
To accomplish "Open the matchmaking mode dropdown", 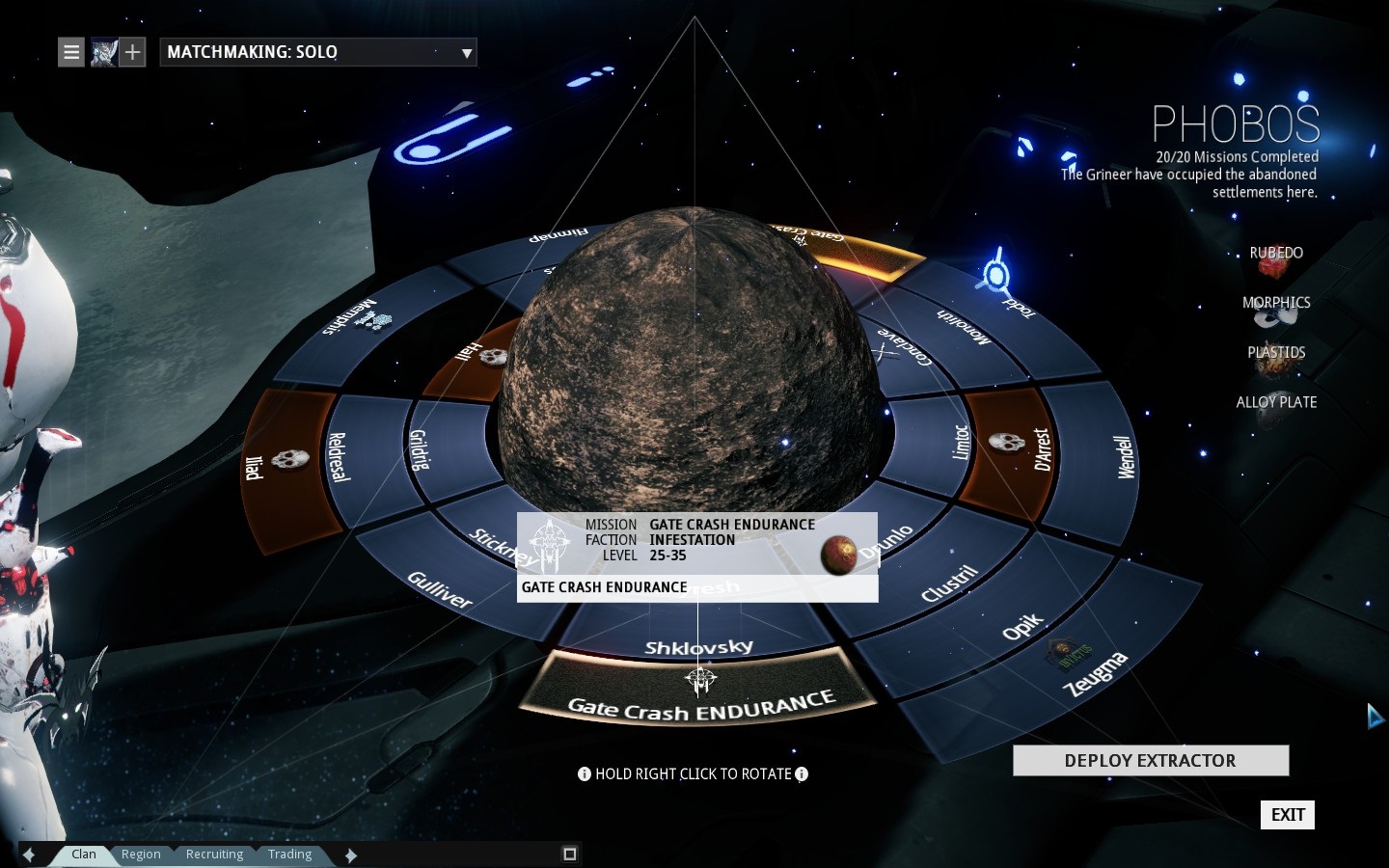I will pyautogui.click(x=317, y=52).
